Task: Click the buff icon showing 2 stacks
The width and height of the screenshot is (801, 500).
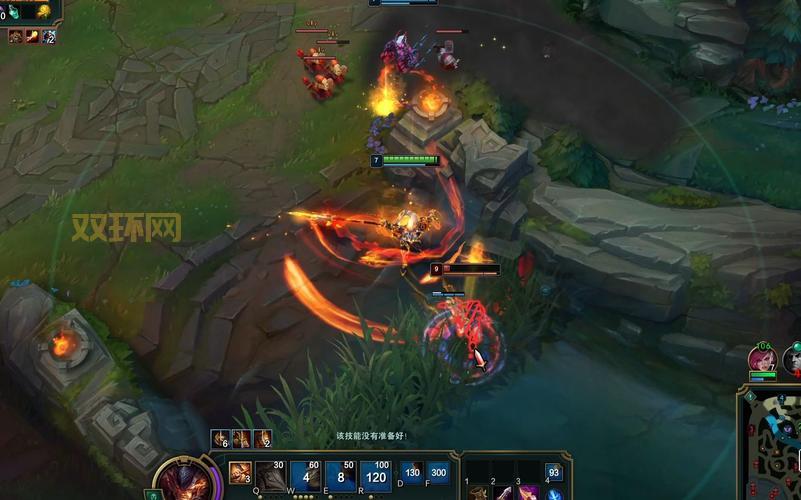Action: point(262,438)
